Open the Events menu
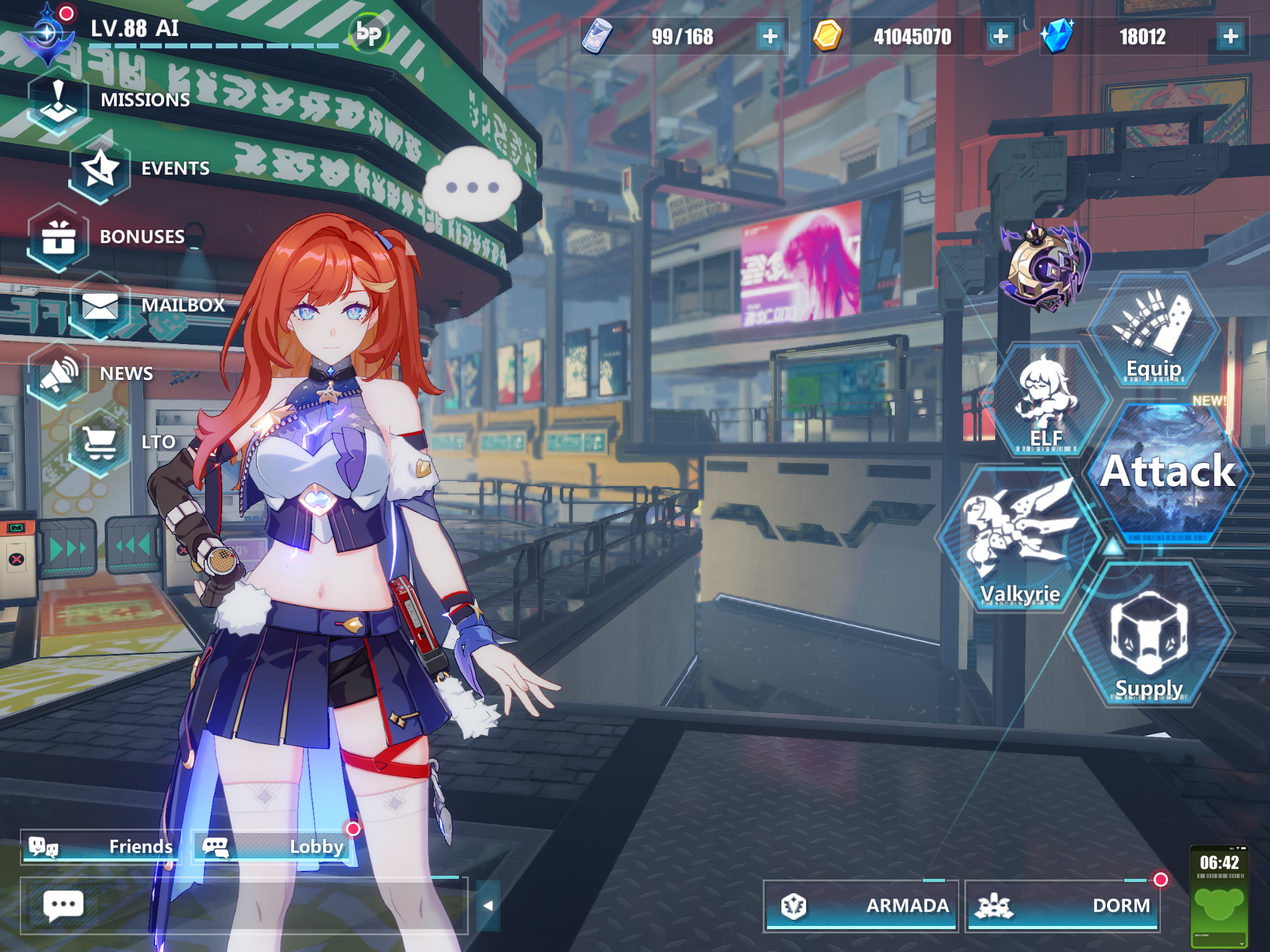 click(100, 170)
